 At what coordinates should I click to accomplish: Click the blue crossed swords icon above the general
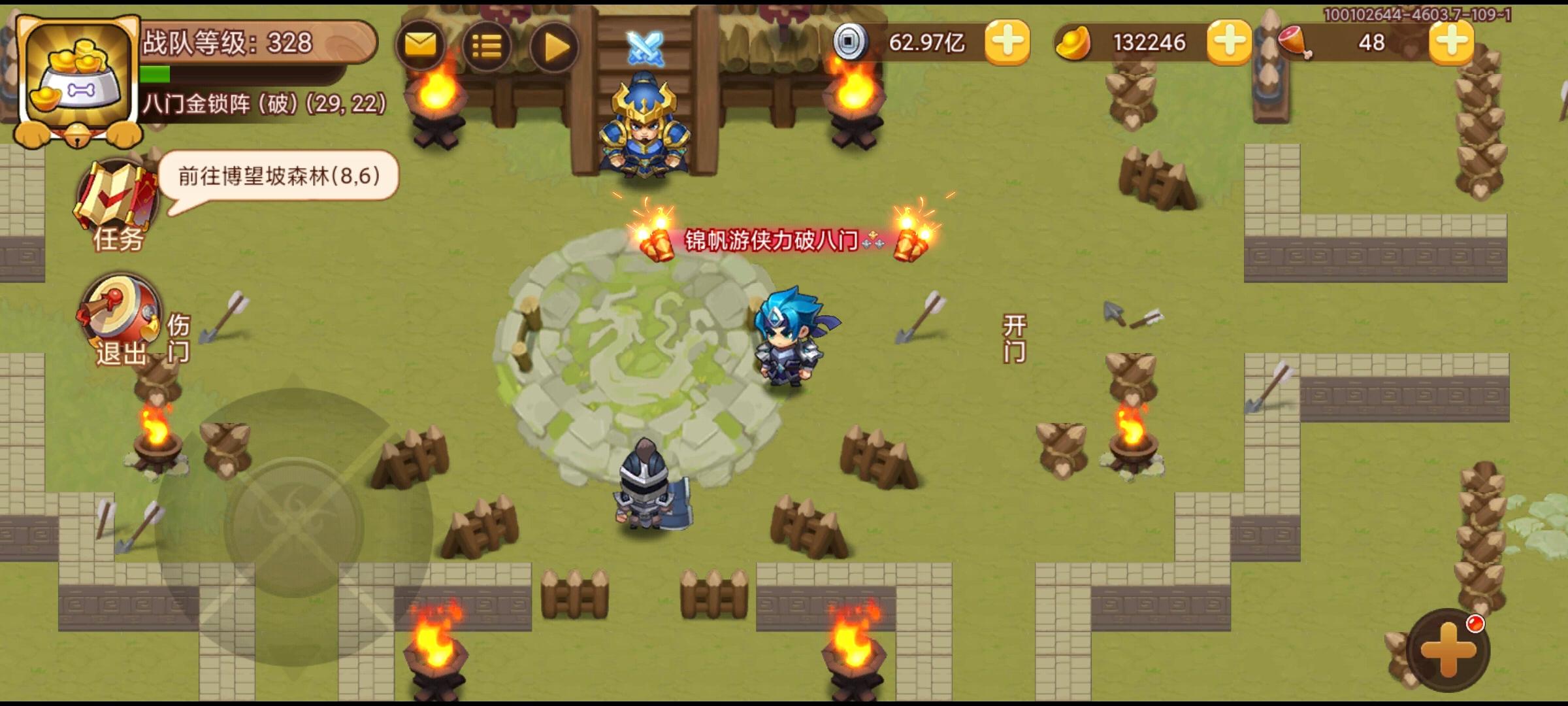[644, 48]
